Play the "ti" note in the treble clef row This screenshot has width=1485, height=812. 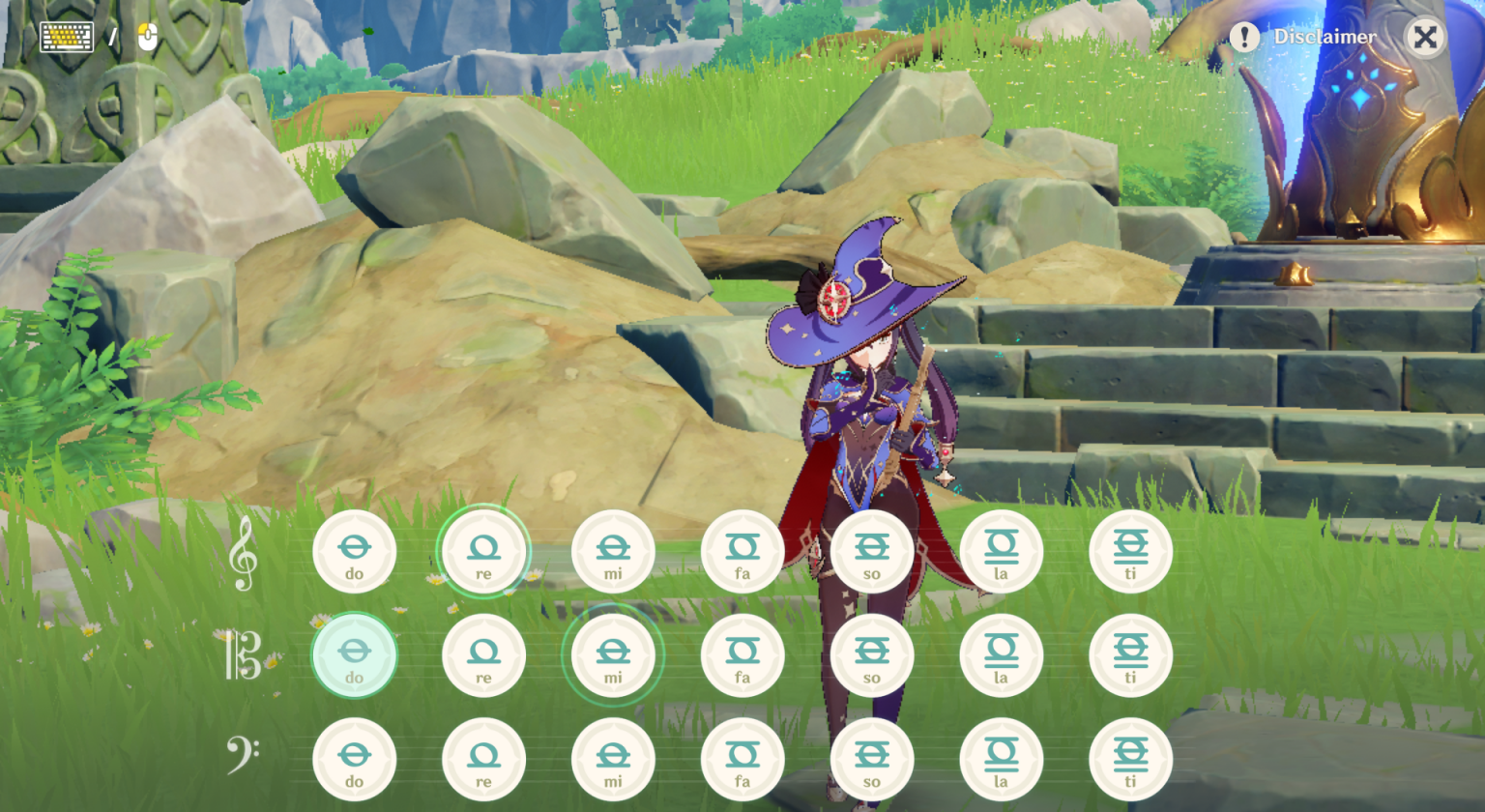[1132, 551]
